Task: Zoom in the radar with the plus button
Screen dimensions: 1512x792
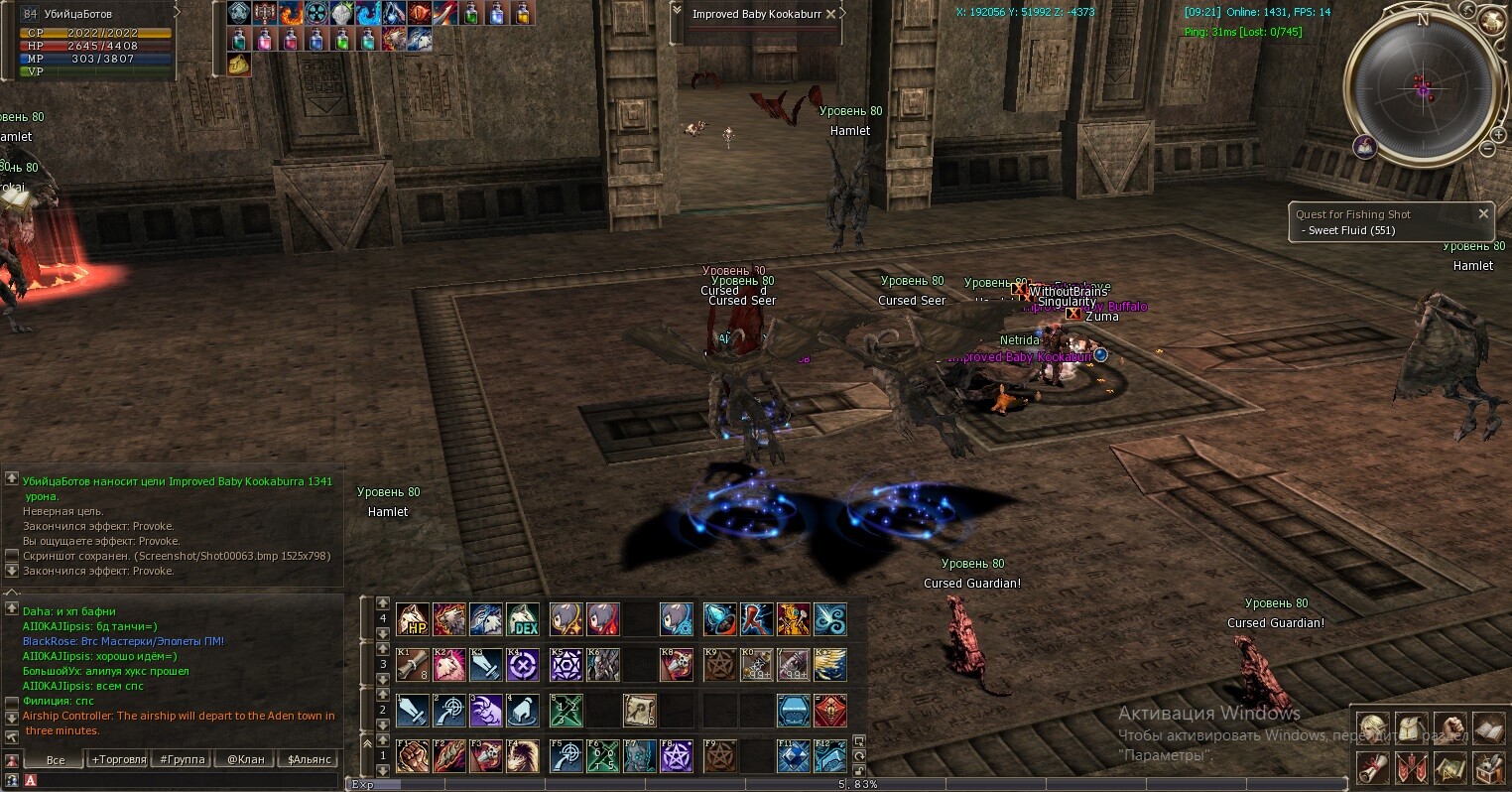Action: (1497, 135)
